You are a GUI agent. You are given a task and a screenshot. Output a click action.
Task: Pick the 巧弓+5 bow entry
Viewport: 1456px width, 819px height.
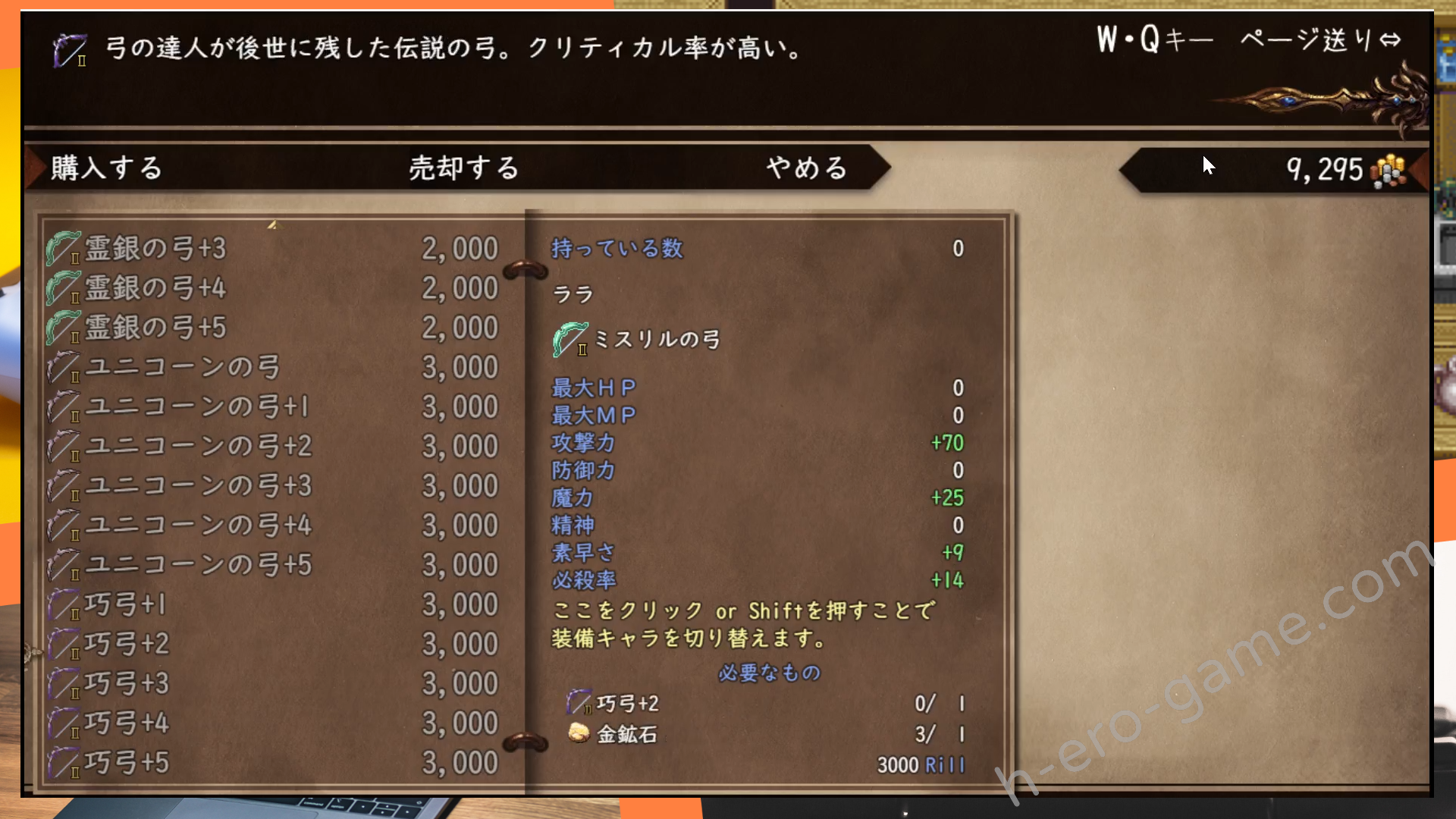click(271, 763)
